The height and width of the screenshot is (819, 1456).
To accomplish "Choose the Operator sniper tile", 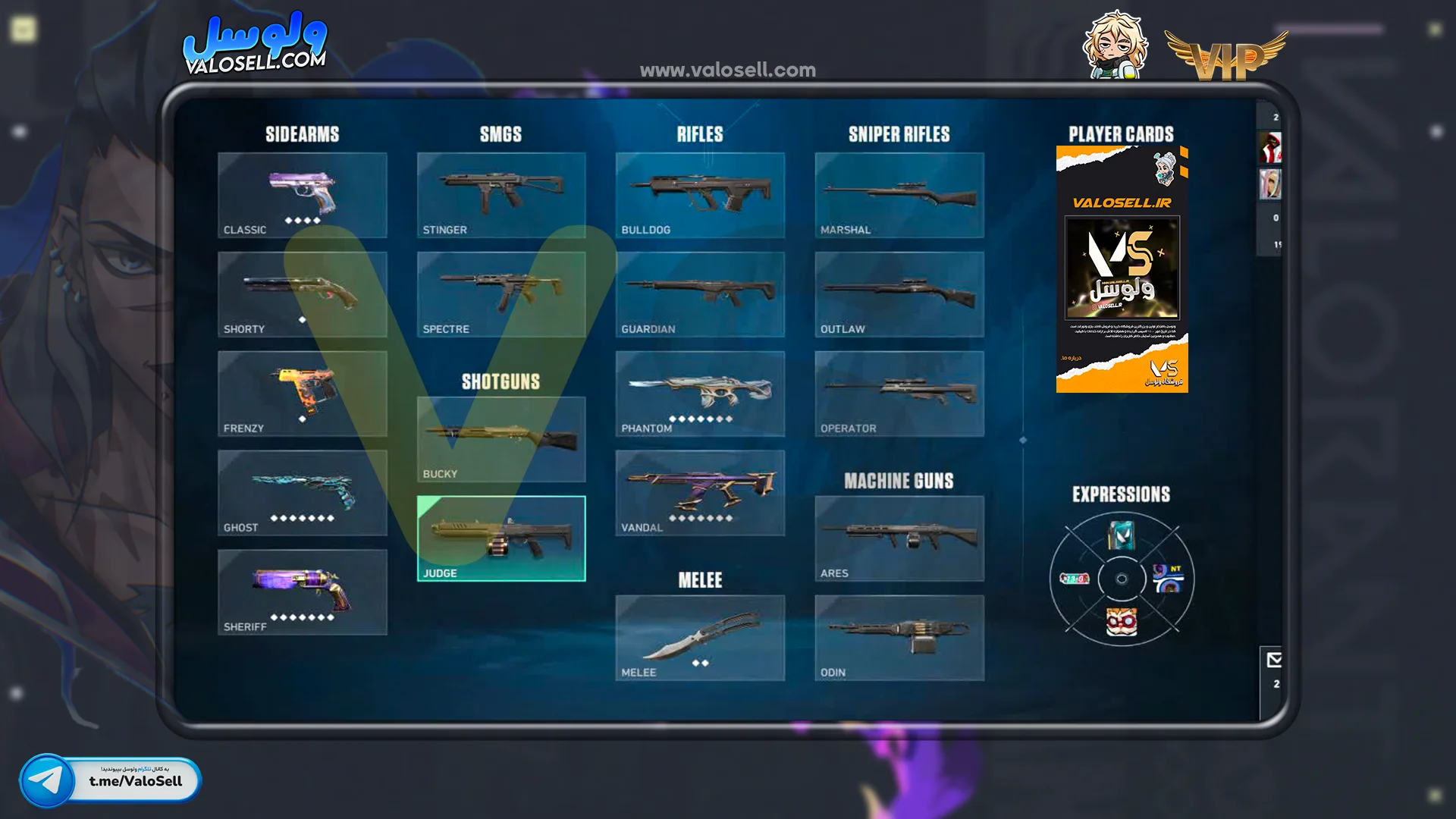I will click(x=899, y=394).
